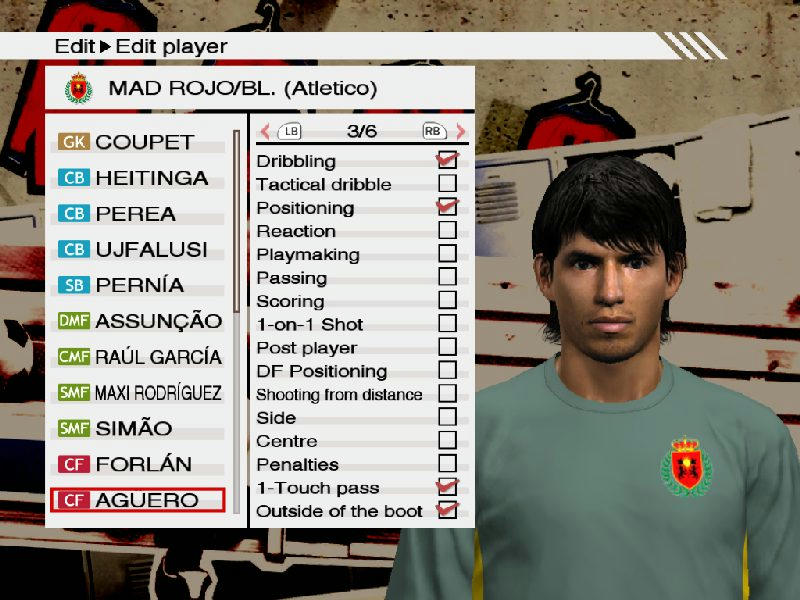Screen dimensions: 800x600
Task: Tick the Scoring checkbox
Action: [447, 300]
